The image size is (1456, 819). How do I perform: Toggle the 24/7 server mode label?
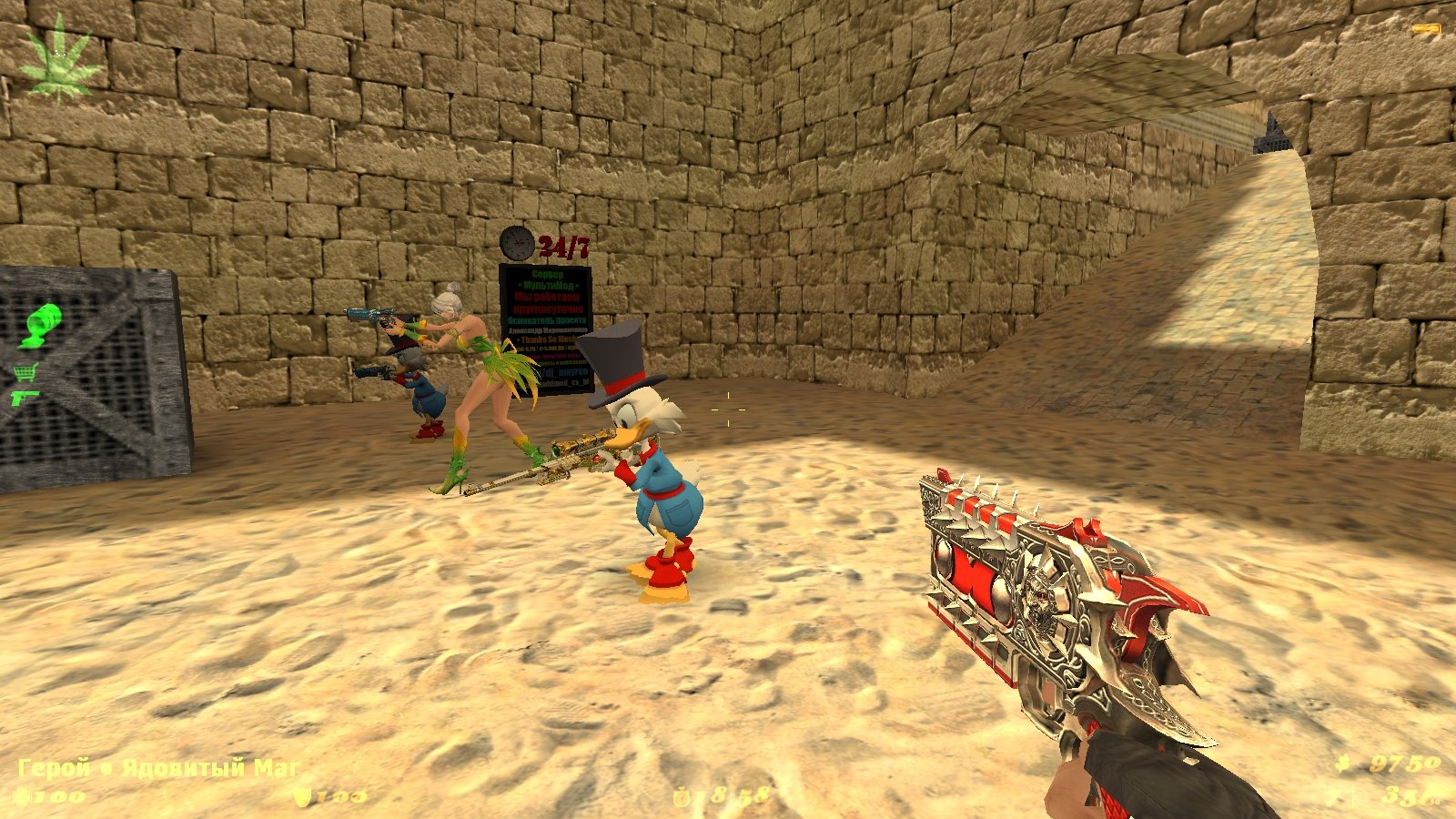pyautogui.click(x=566, y=243)
